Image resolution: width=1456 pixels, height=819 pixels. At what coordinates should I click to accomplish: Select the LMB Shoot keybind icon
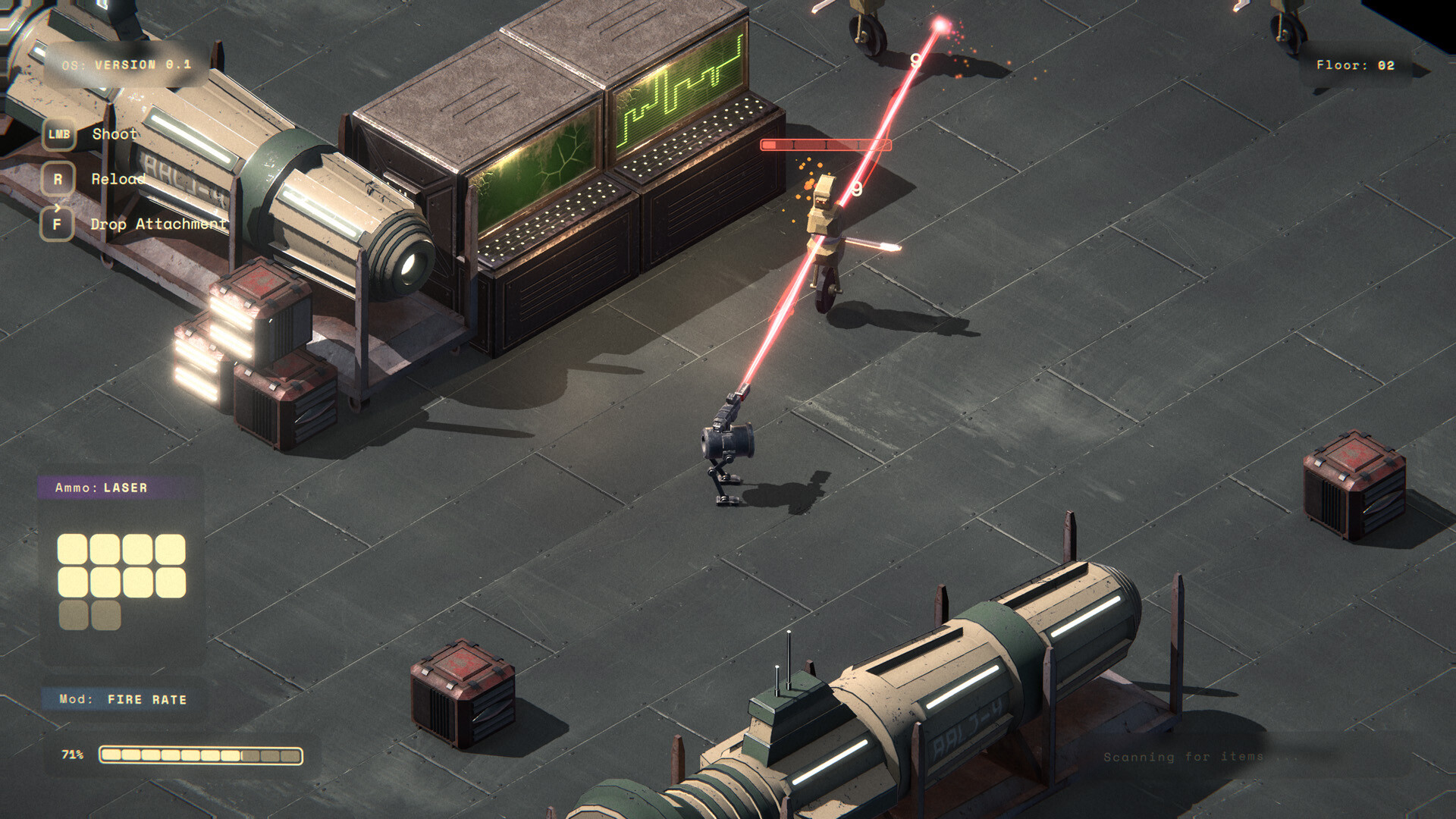coord(59,135)
